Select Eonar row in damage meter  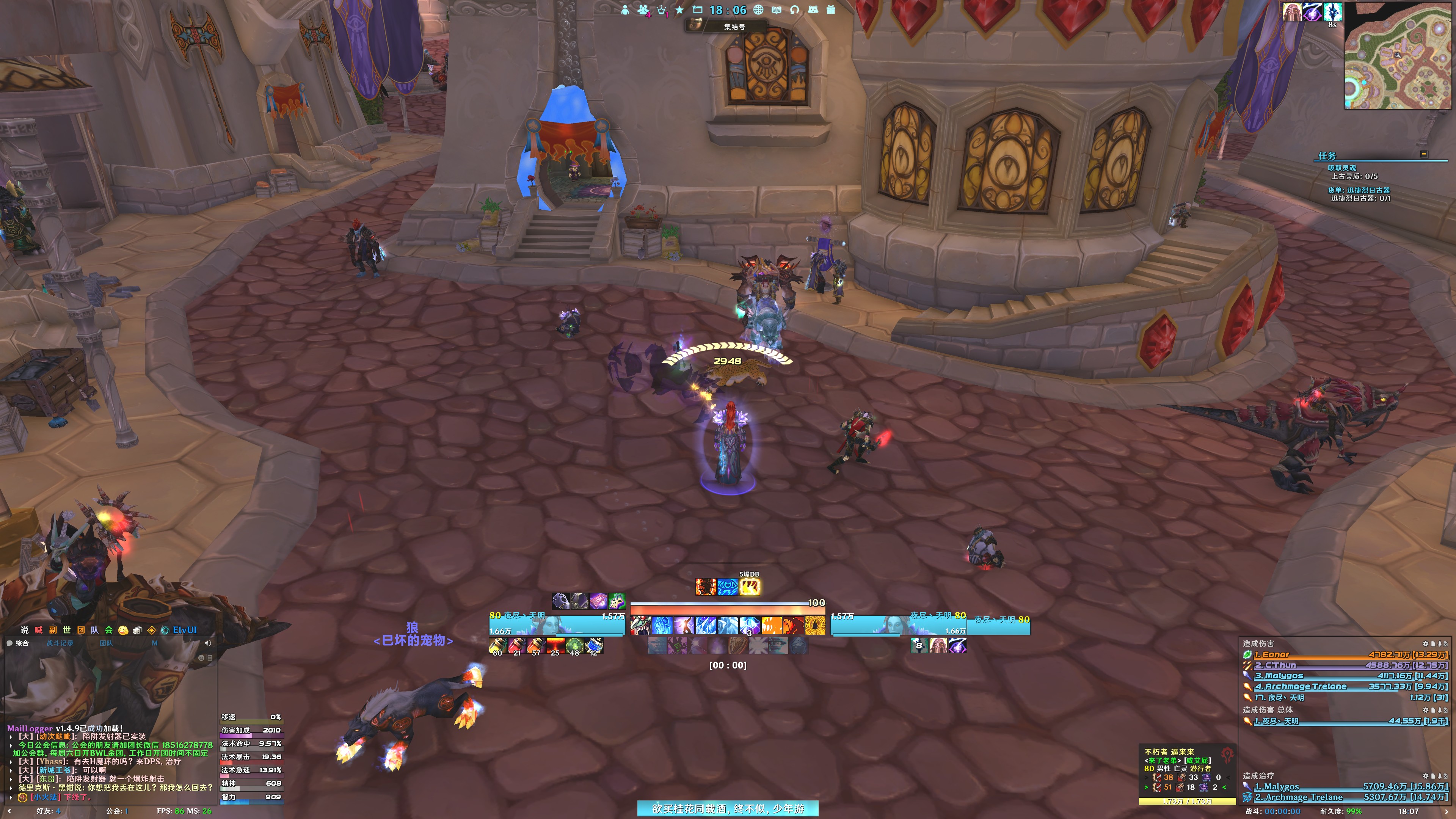(x=1345, y=654)
